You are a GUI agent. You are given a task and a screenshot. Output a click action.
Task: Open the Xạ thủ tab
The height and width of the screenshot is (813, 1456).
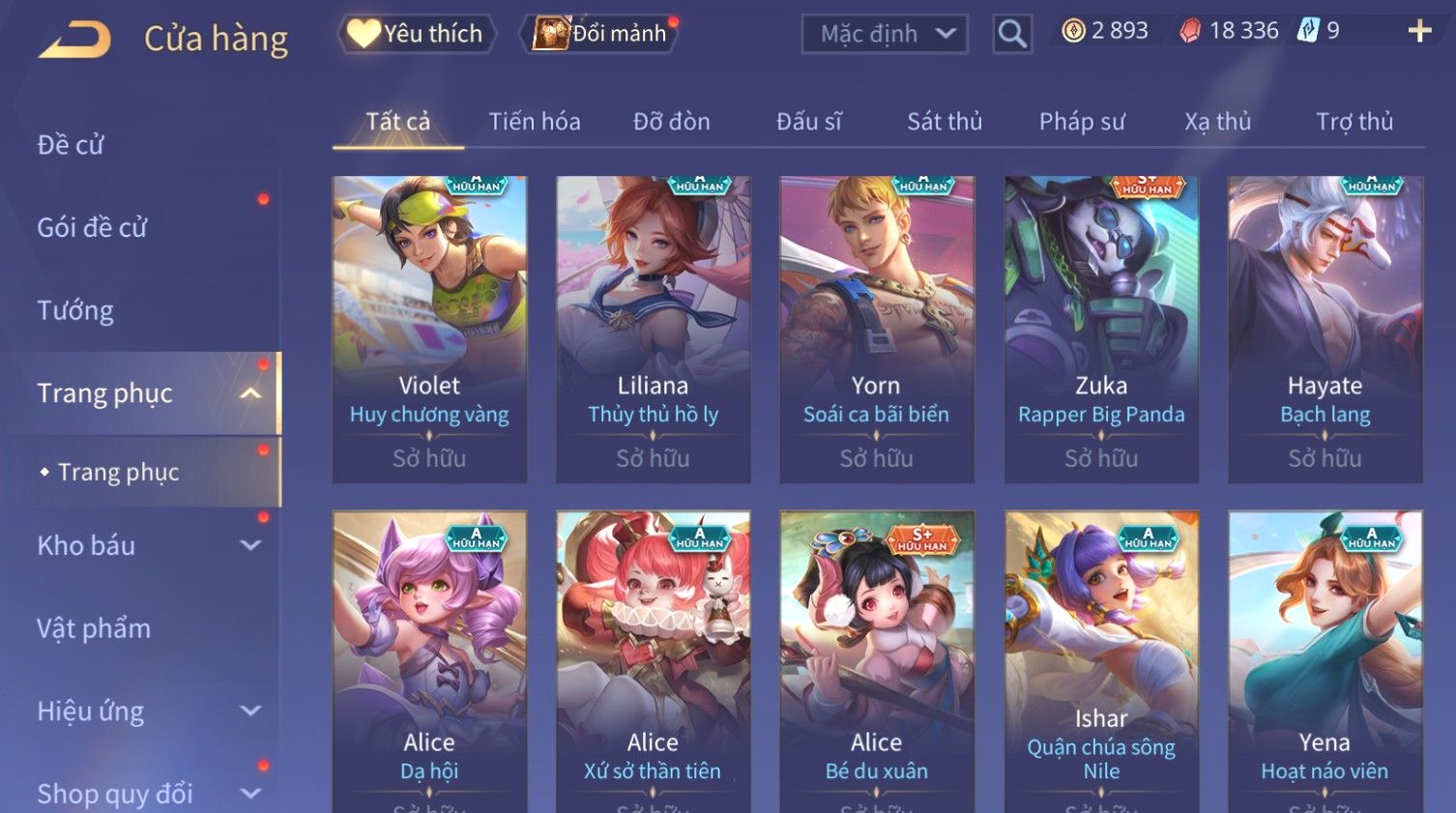[1217, 122]
